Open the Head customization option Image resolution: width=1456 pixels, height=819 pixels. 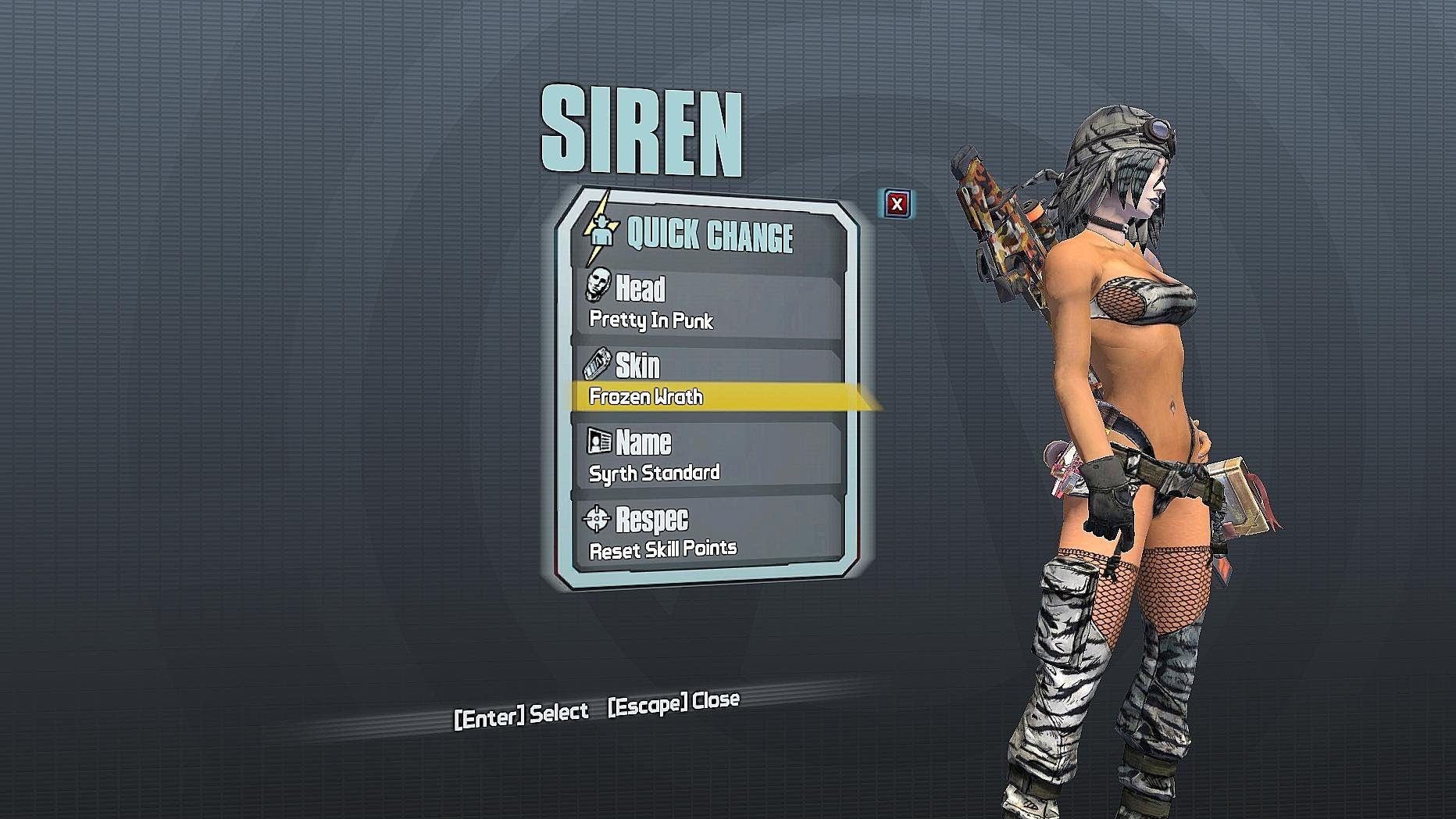[707, 302]
